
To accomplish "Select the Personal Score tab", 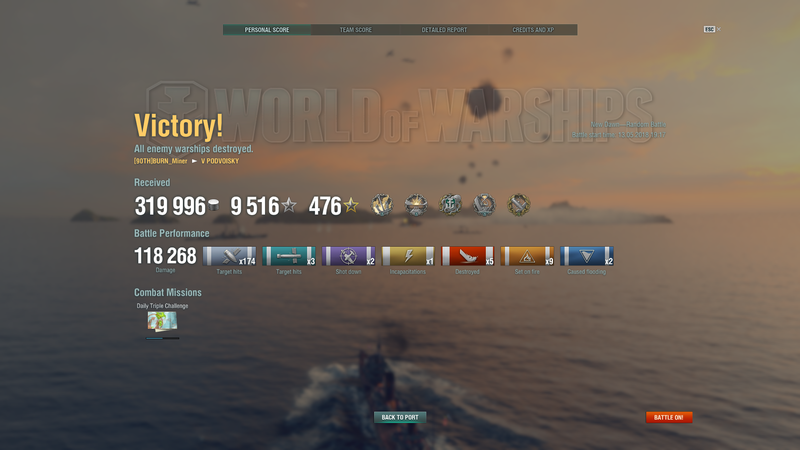I will (266, 30).
